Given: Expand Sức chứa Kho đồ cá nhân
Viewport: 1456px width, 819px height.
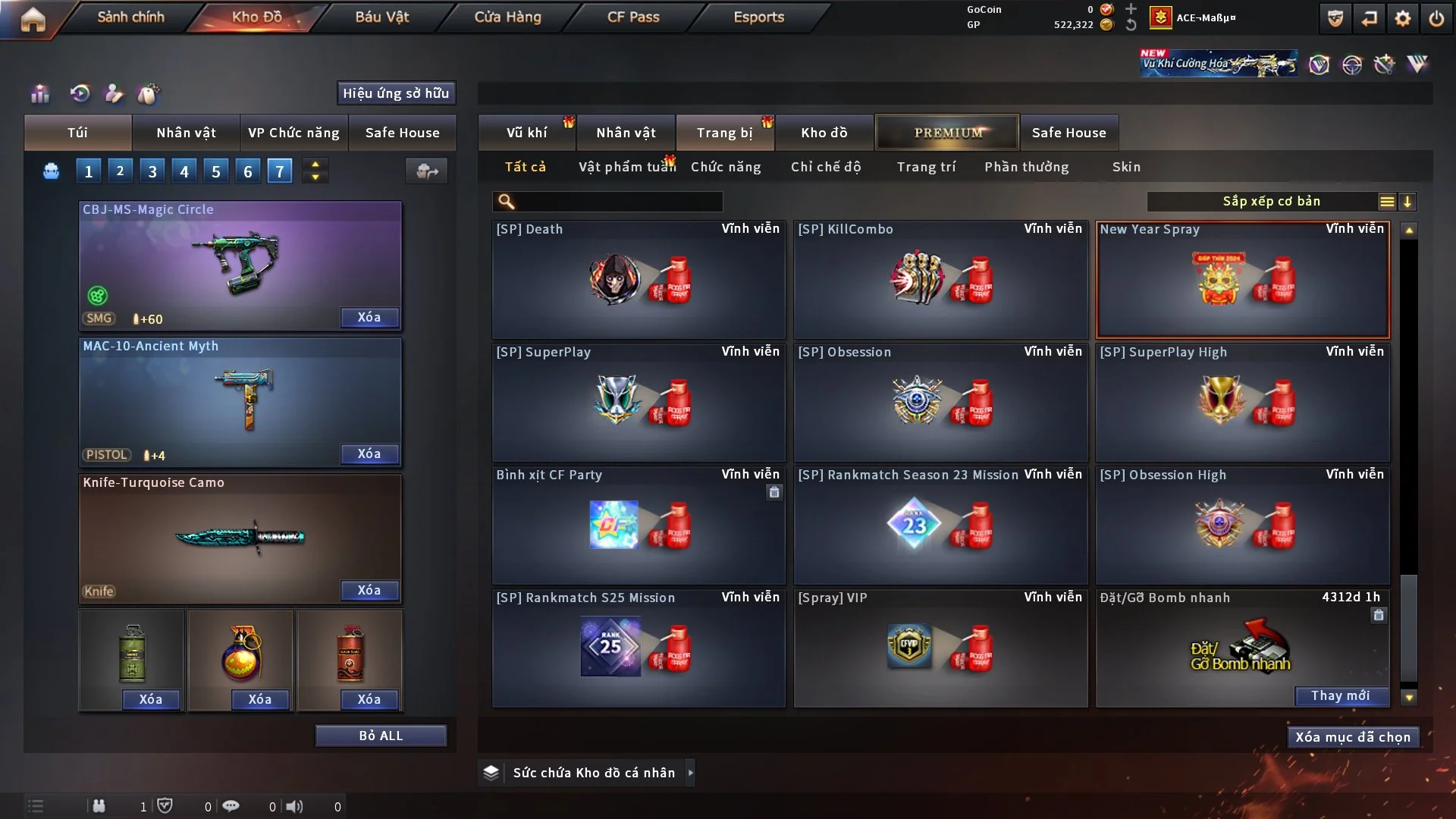Looking at the screenshot, I should pos(690,773).
